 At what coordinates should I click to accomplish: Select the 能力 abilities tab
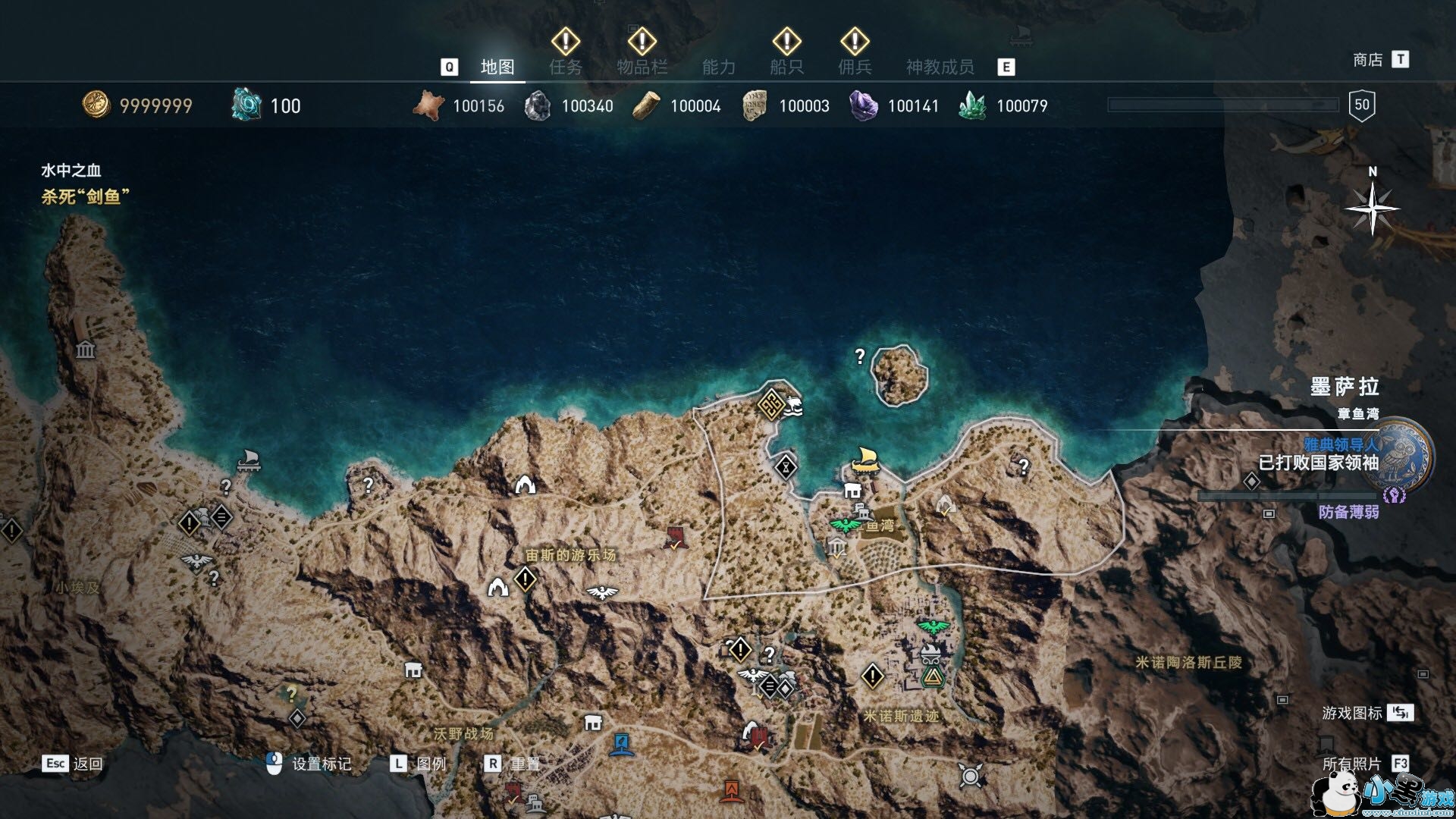(718, 67)
